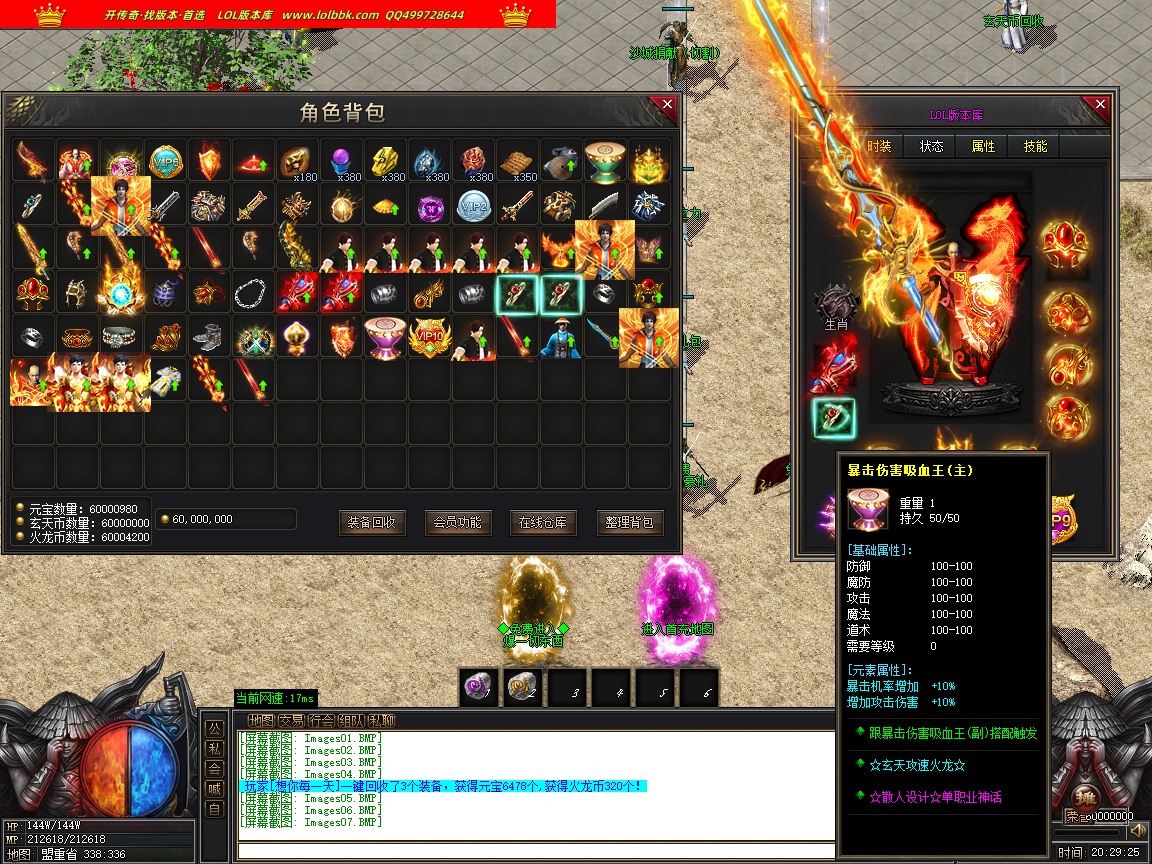Switch to the 状态 status tab
The height and width of the screenshot is (864, 1152).
pyautogui.click(x=931, y=146)
